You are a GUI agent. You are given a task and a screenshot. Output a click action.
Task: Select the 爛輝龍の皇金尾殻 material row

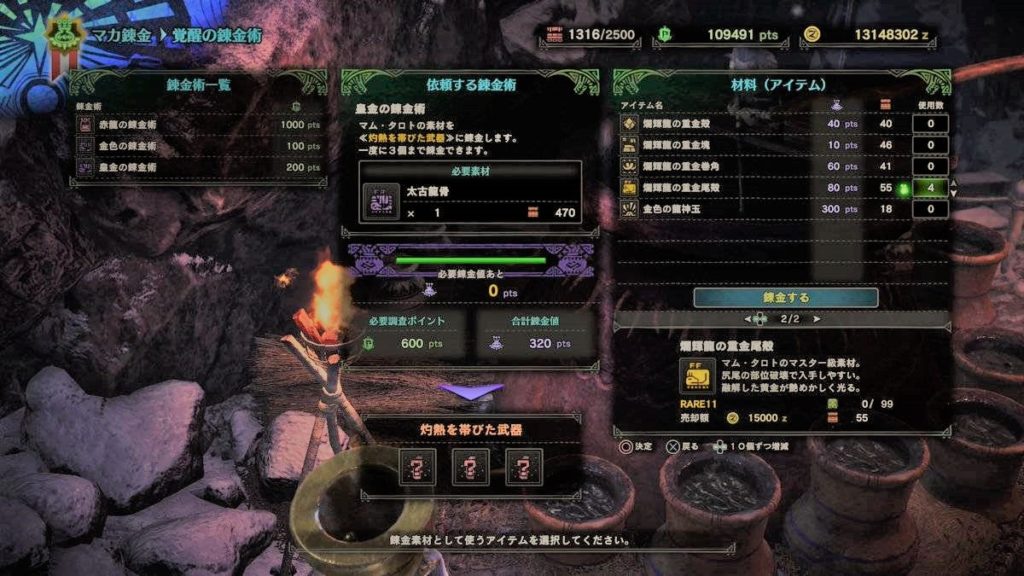pyautogui.click(x=760, y=187)
